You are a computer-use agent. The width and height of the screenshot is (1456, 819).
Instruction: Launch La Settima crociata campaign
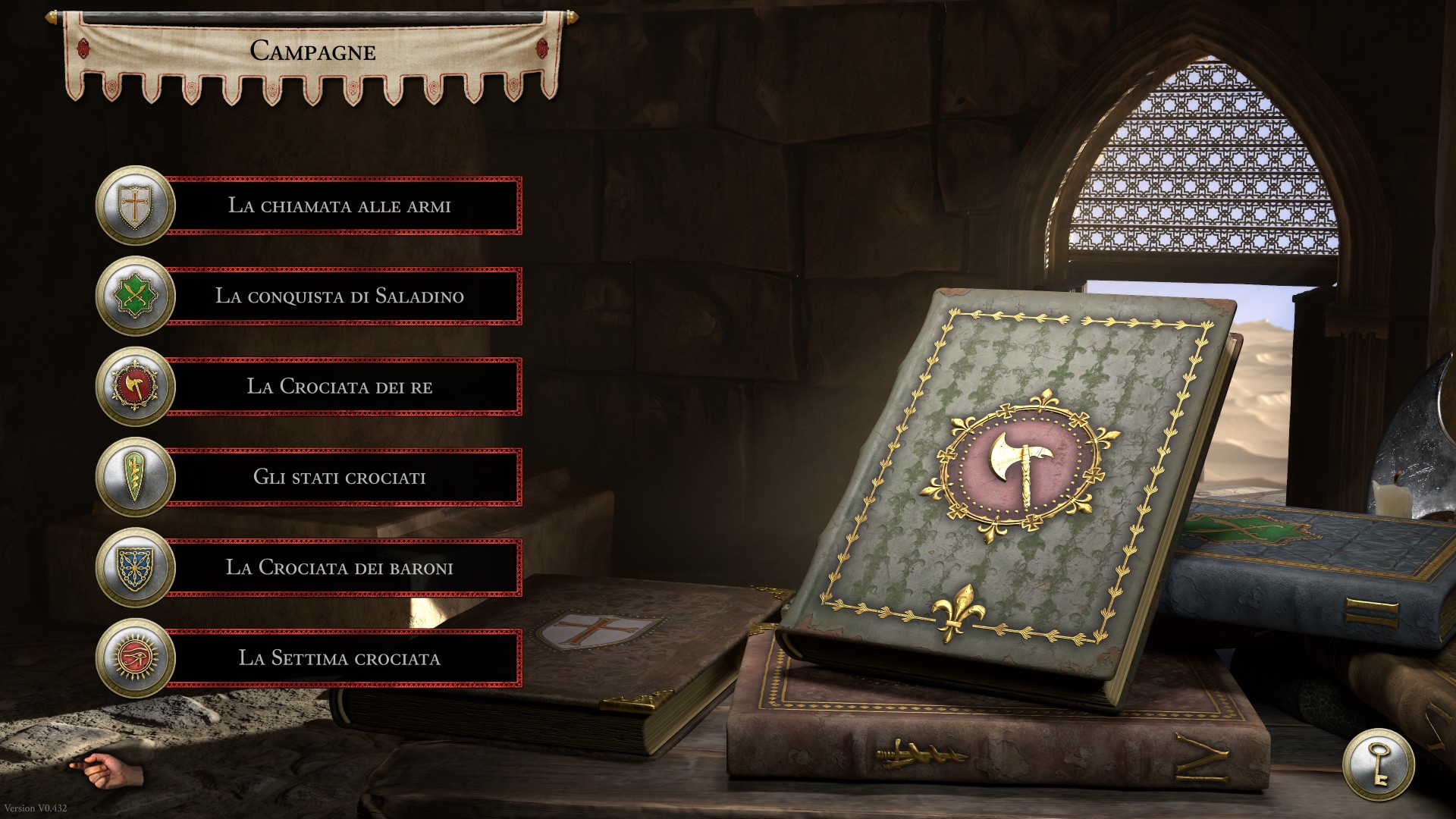point(340,657)
